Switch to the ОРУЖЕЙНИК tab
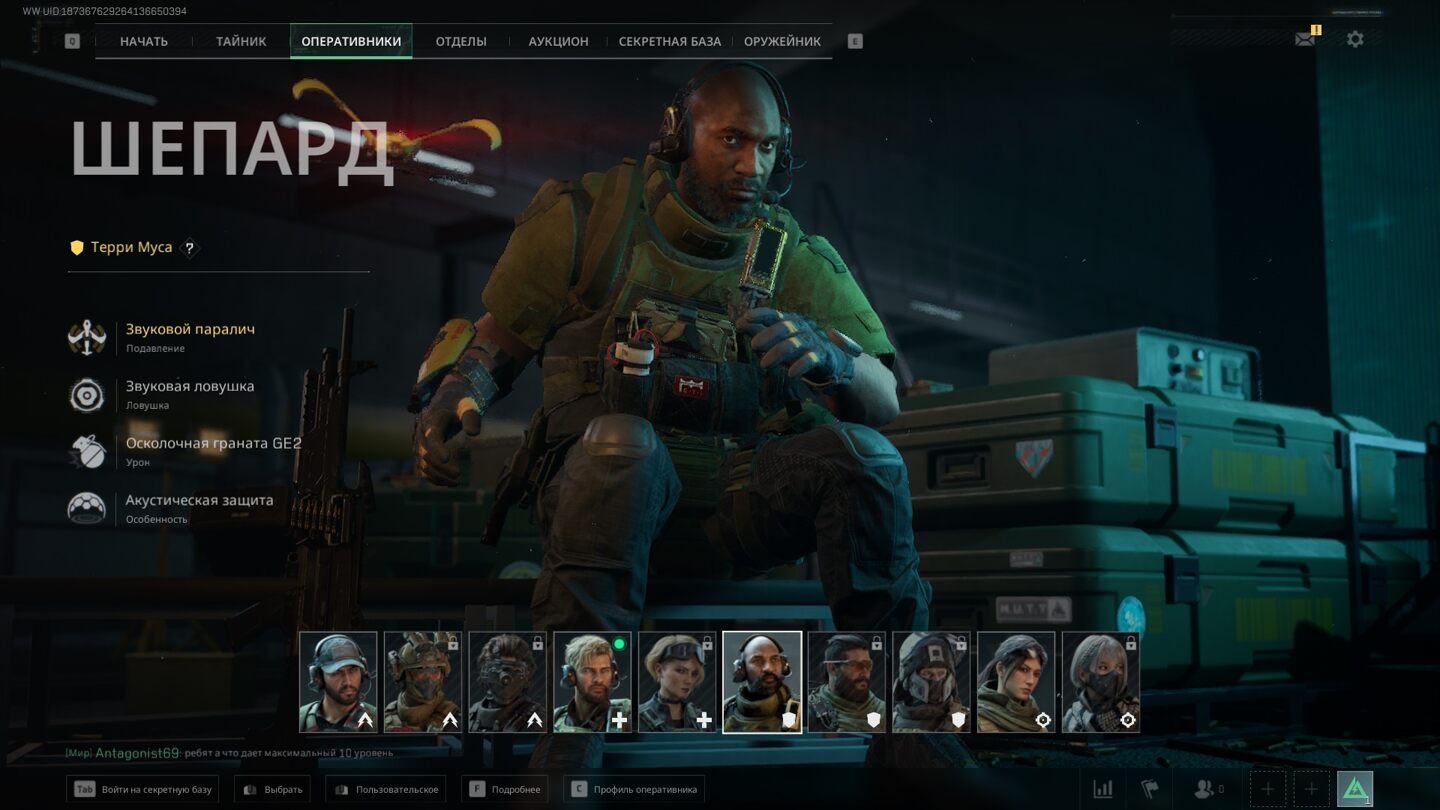The width and height of the screenshot is (1440, 810). click(x=782, y=42)
